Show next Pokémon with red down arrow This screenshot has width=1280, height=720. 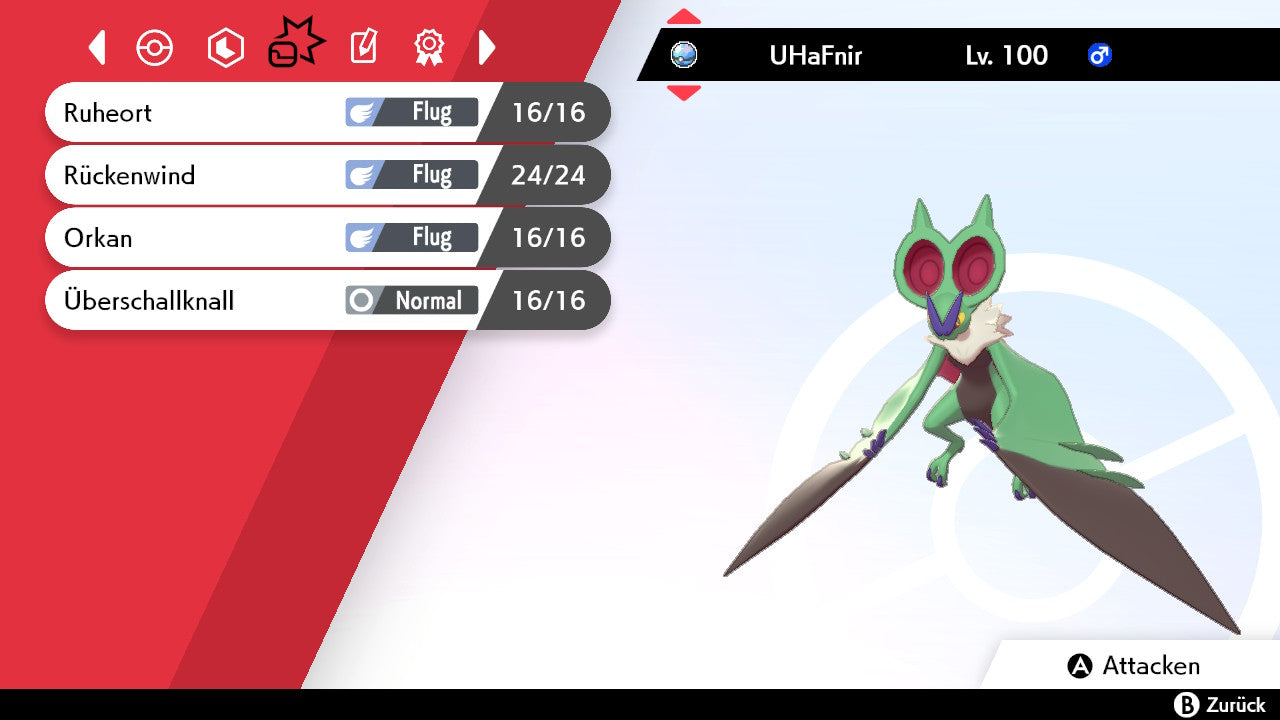click(x=684, y=93)
